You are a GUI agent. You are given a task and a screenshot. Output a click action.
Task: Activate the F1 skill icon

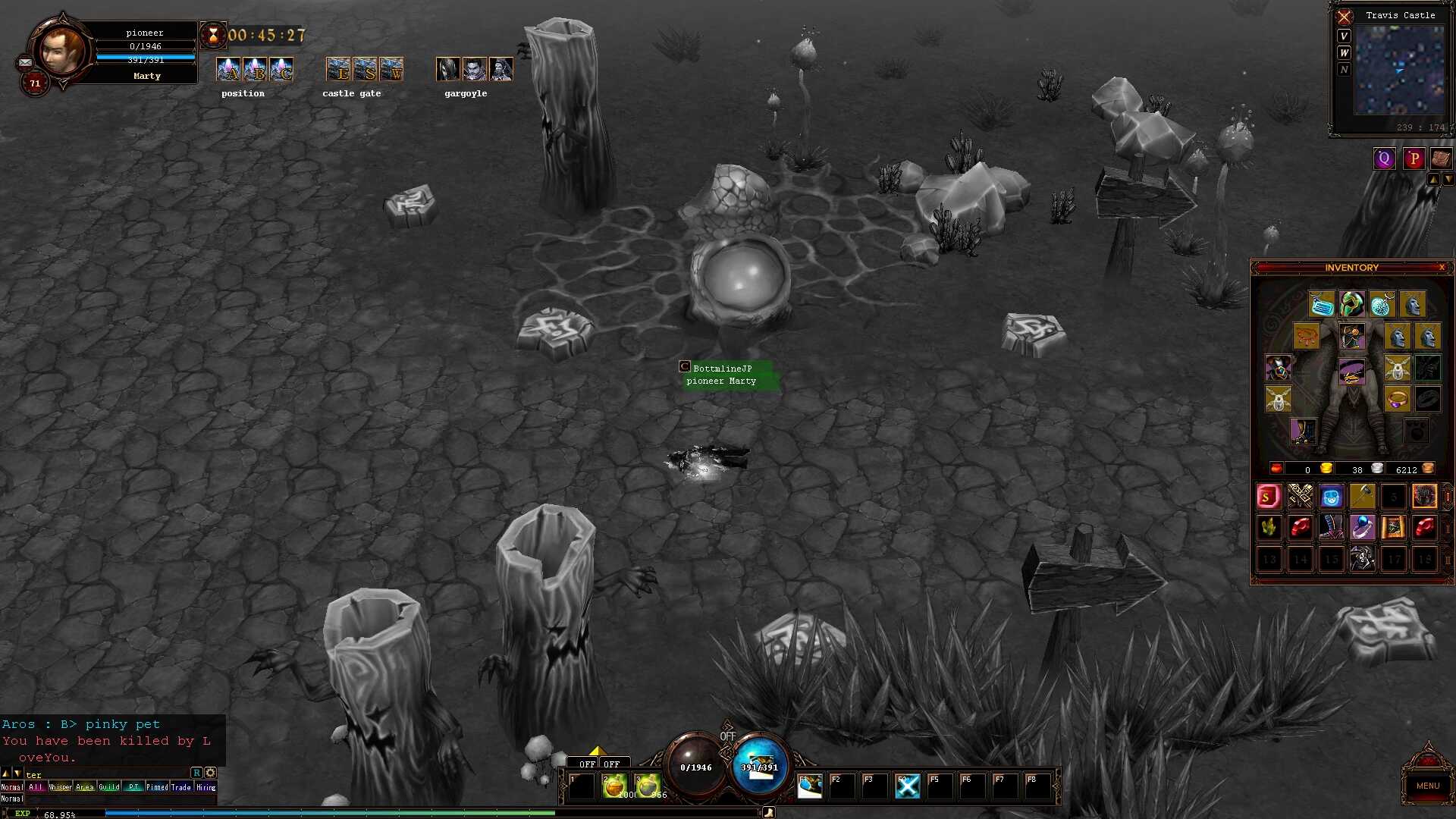(810, 786)
